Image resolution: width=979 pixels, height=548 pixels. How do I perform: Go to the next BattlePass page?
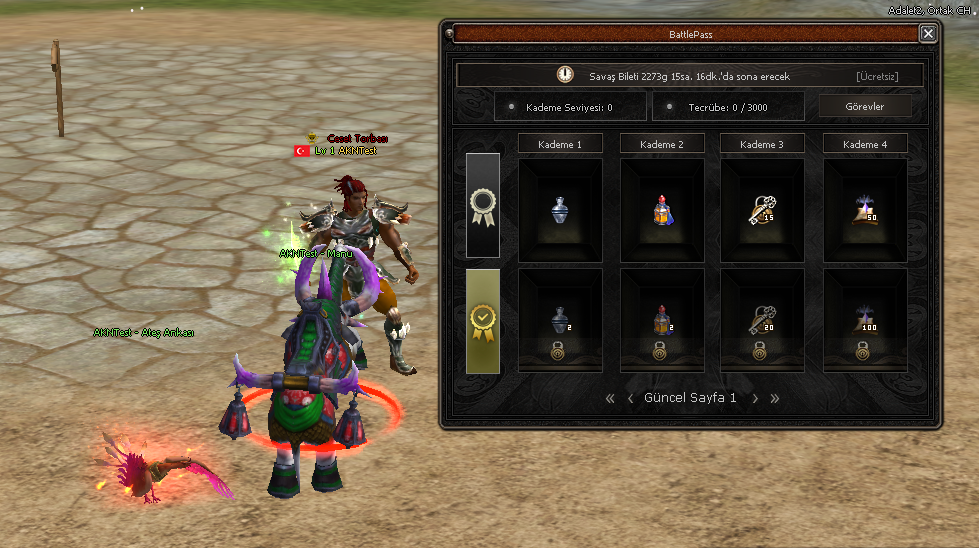tap(755, 398)
